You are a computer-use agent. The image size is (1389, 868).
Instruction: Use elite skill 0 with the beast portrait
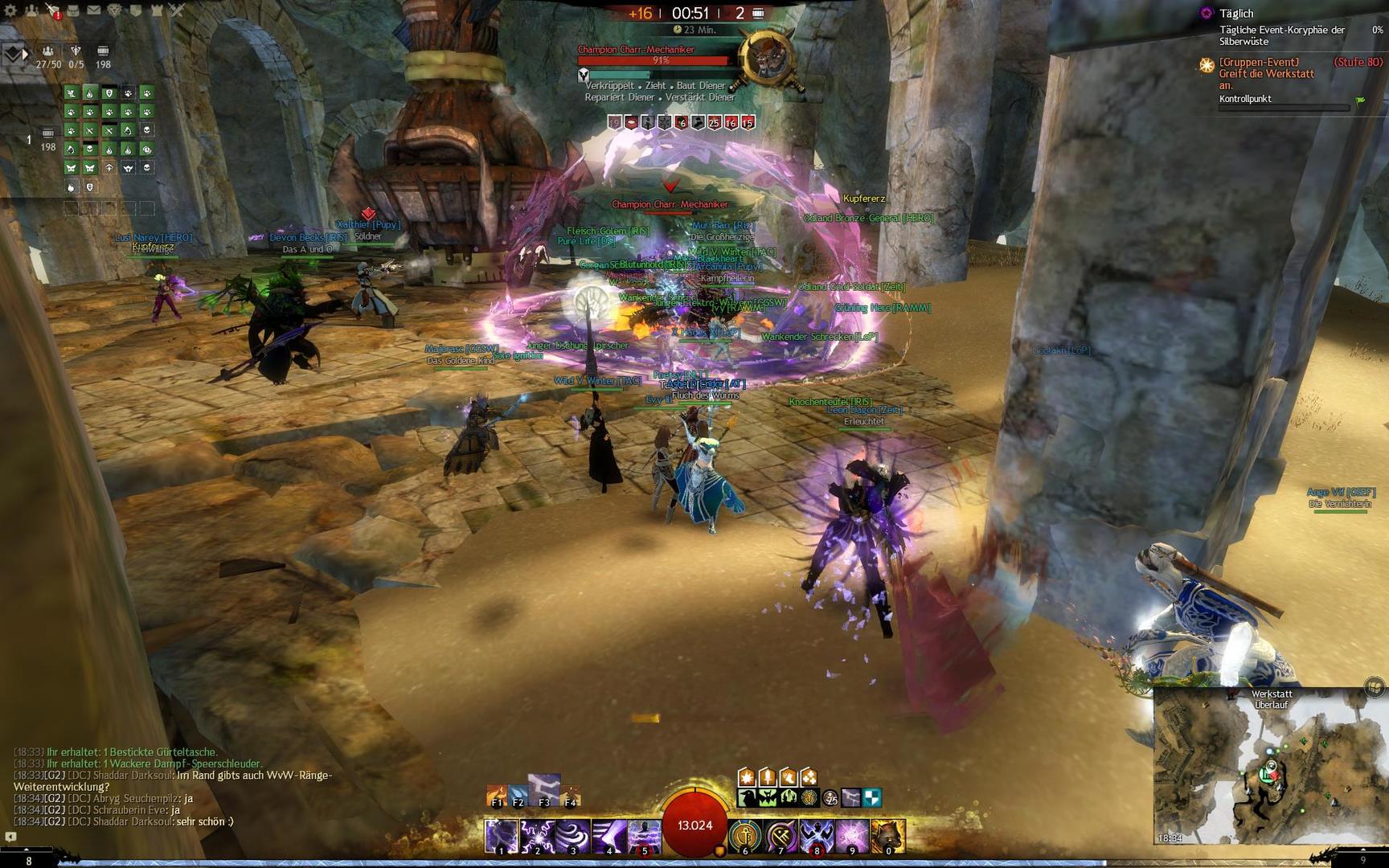pyautogui.click(x=888, y=836)
